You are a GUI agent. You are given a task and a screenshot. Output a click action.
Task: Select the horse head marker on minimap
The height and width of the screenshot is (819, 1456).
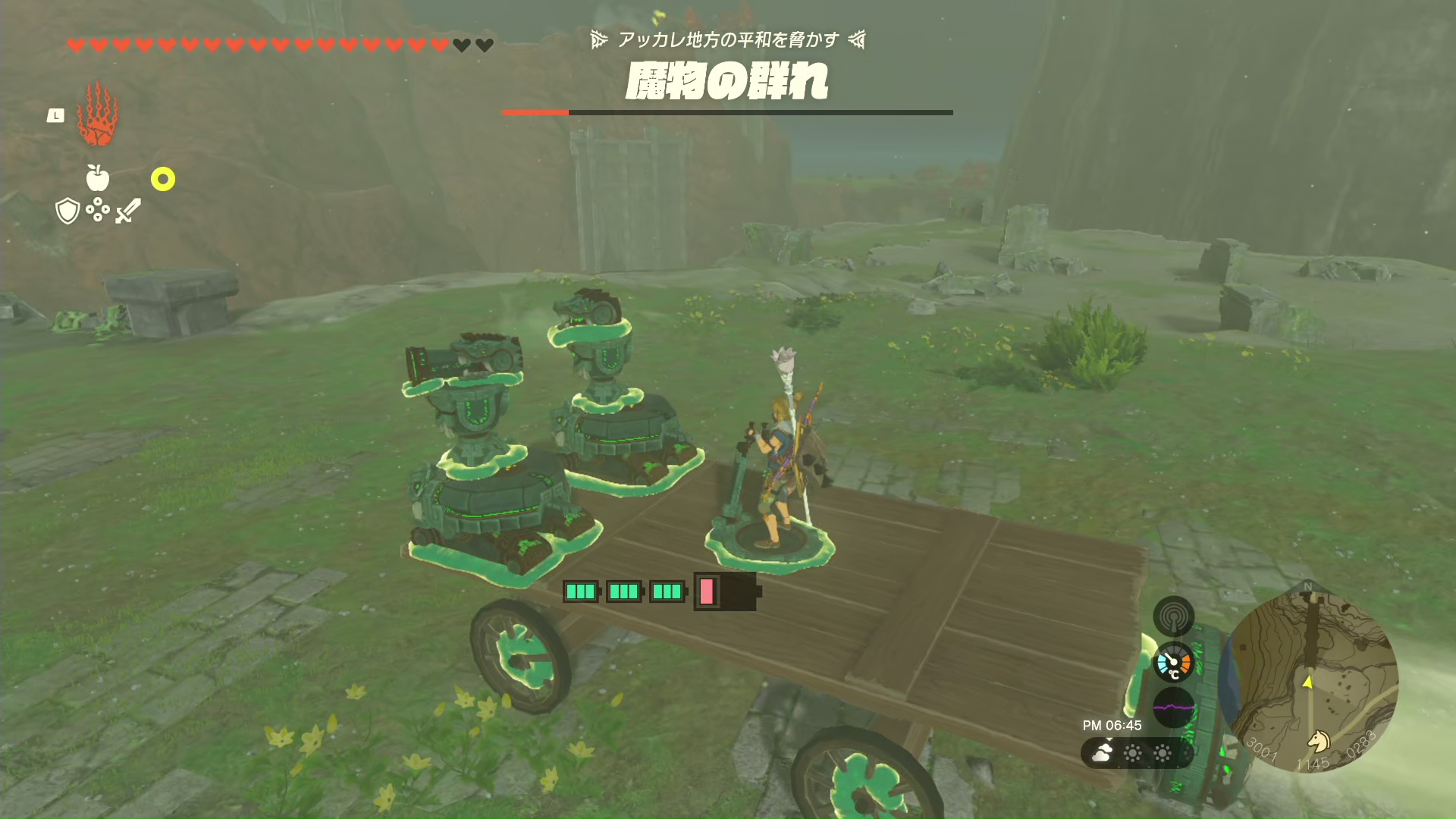pyautogui.click(x=1319, y=740)
